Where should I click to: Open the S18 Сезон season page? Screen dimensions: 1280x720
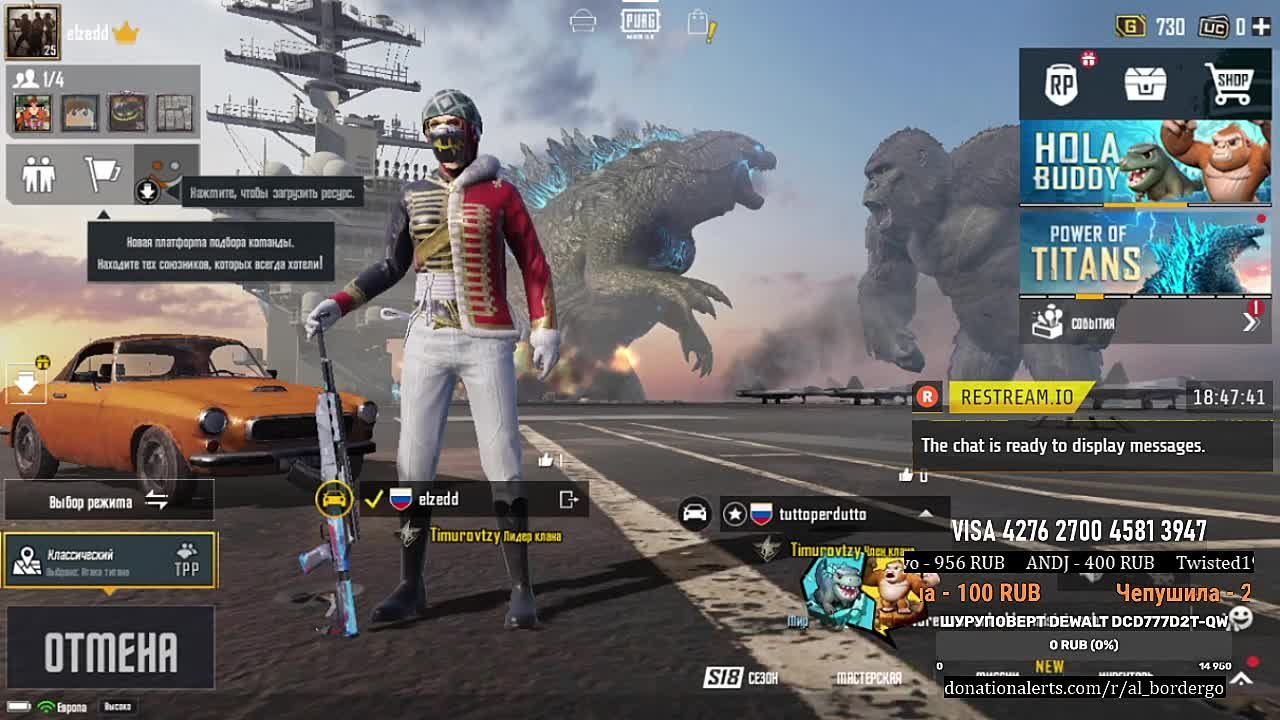[740, 678]
